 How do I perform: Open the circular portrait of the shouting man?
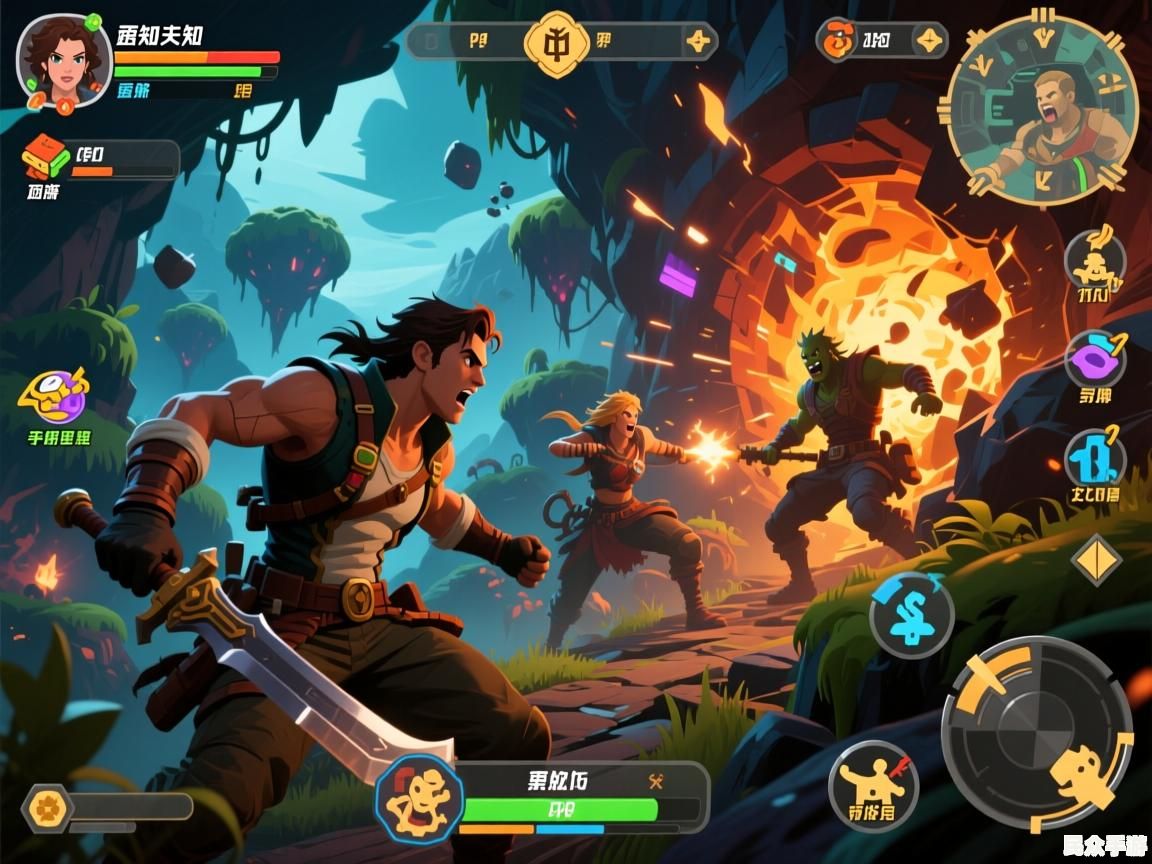coord(1041,107)
